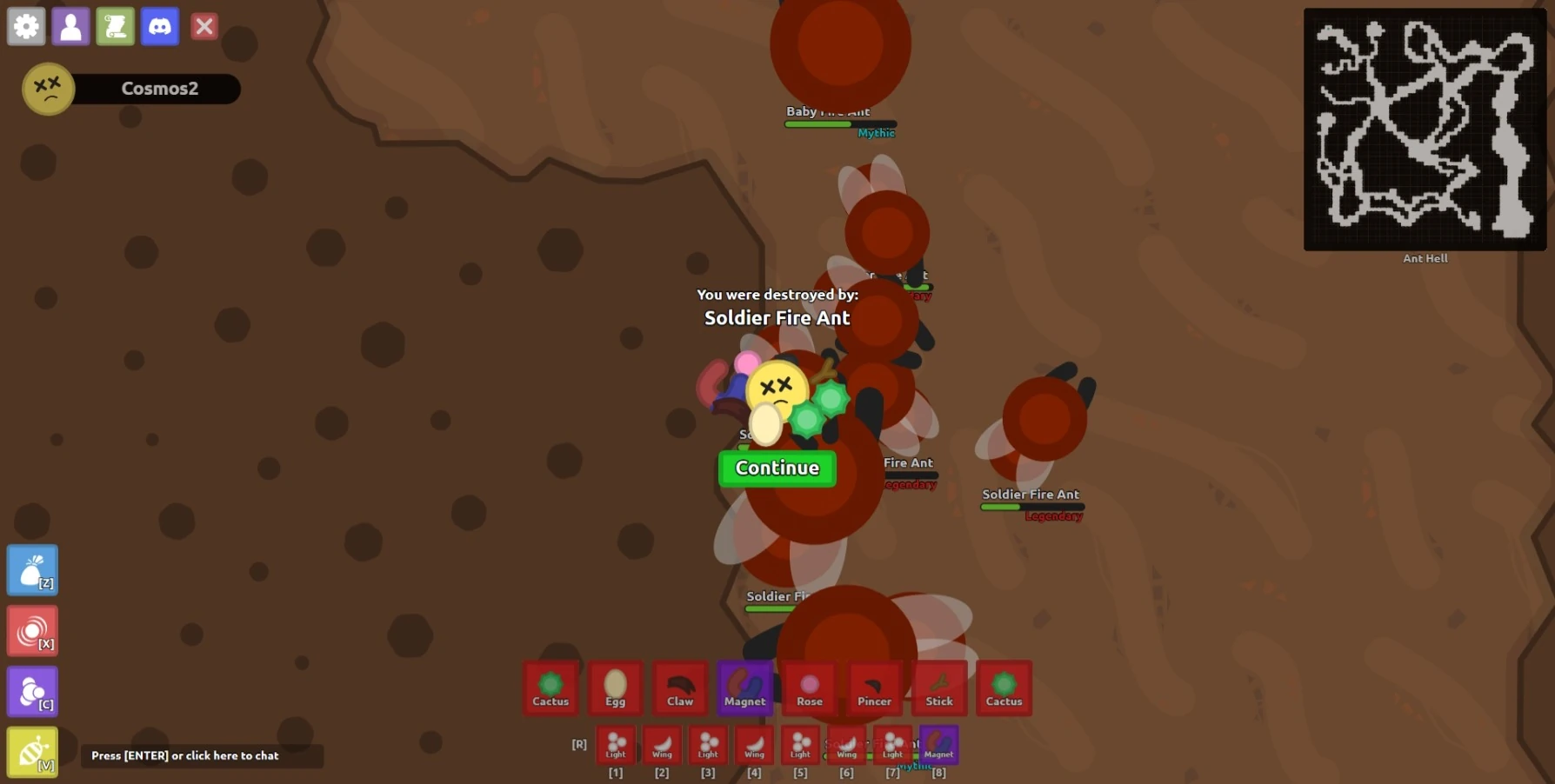Equip the Wing petal in slot 2
Viewport: 1555px width, 784px height.
662,745
